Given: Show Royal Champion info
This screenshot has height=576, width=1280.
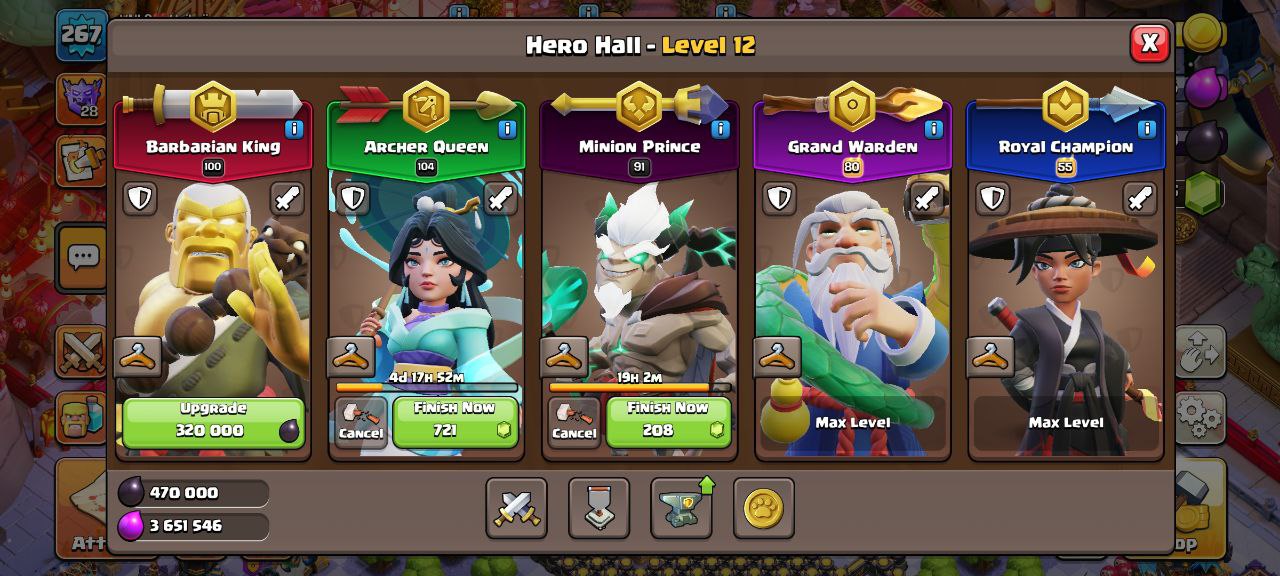Looking at the screenshot, I should (x=1146, y=129).
